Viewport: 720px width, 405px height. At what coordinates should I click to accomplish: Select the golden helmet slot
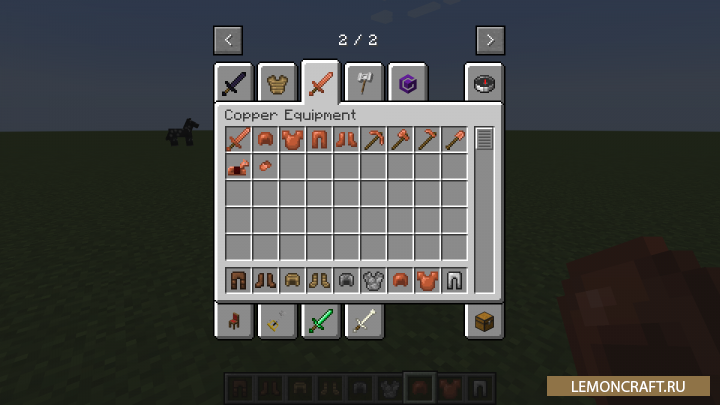tap(293, 280)
